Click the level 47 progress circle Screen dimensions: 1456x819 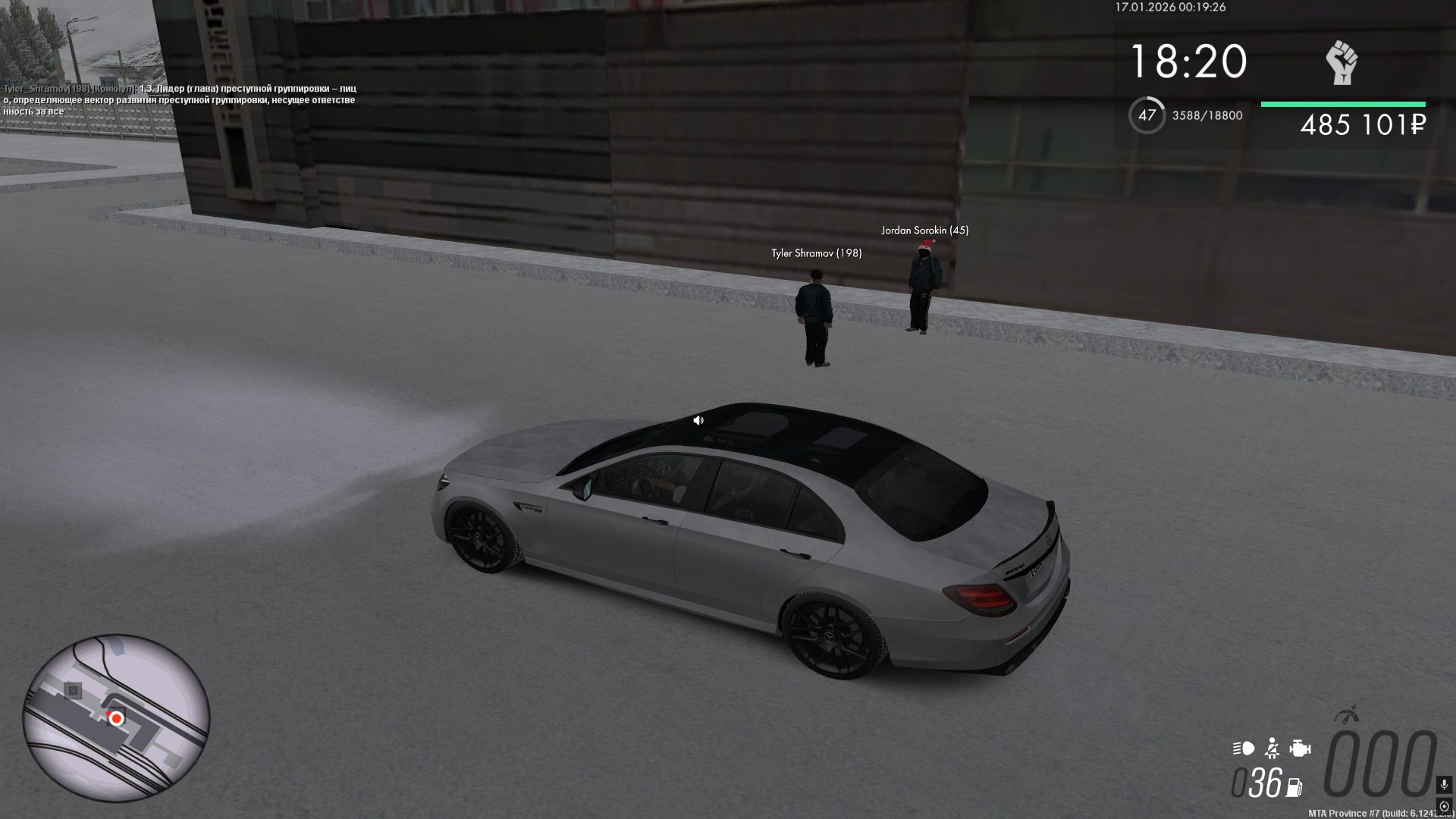pos(1147,115)
